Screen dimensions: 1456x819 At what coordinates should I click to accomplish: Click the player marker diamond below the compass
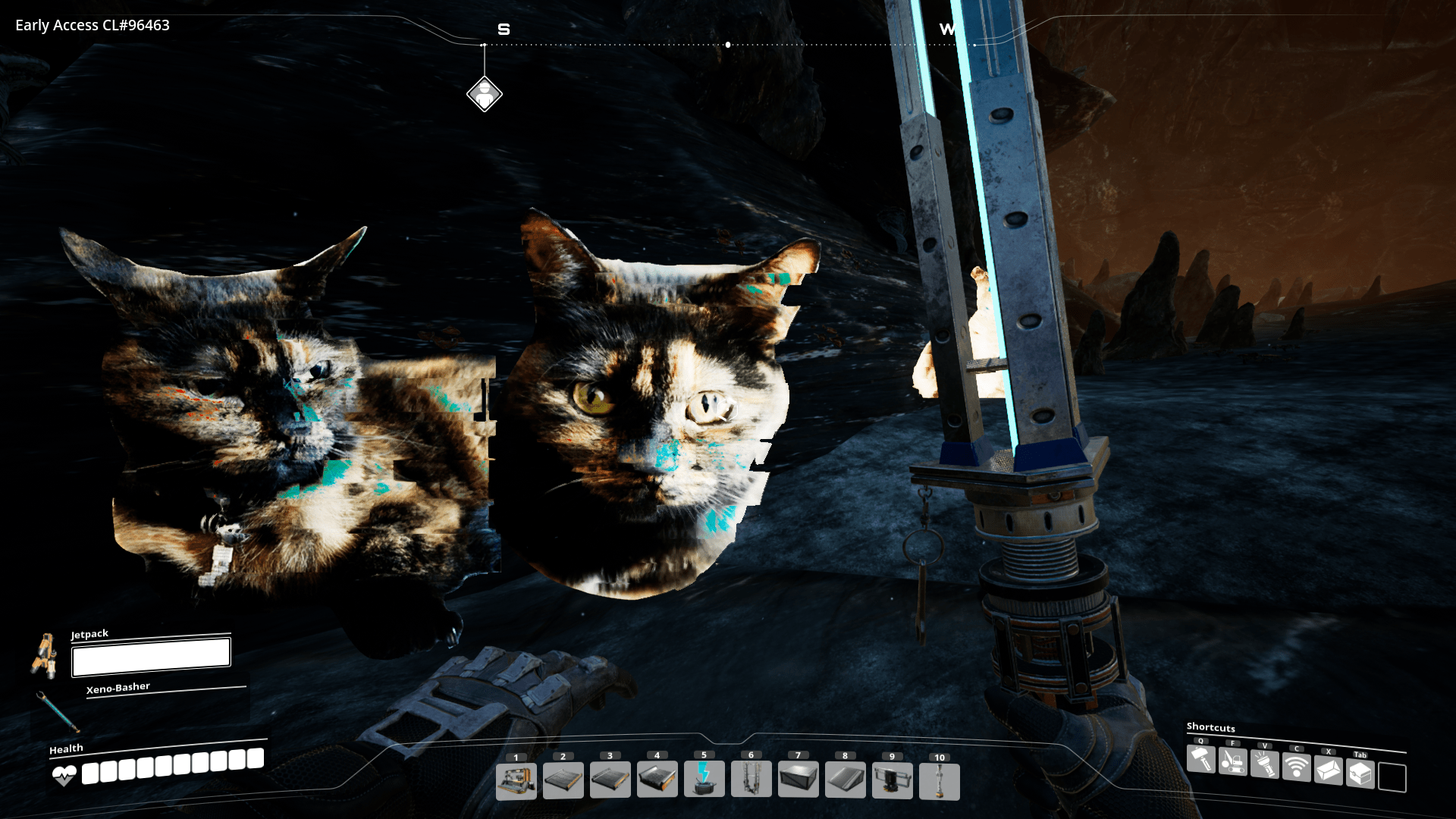pos(485,94)
